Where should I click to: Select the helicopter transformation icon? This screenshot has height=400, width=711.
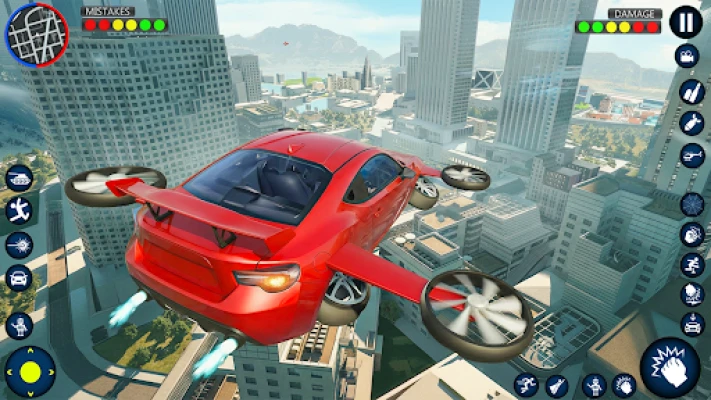tap(692, 156)
